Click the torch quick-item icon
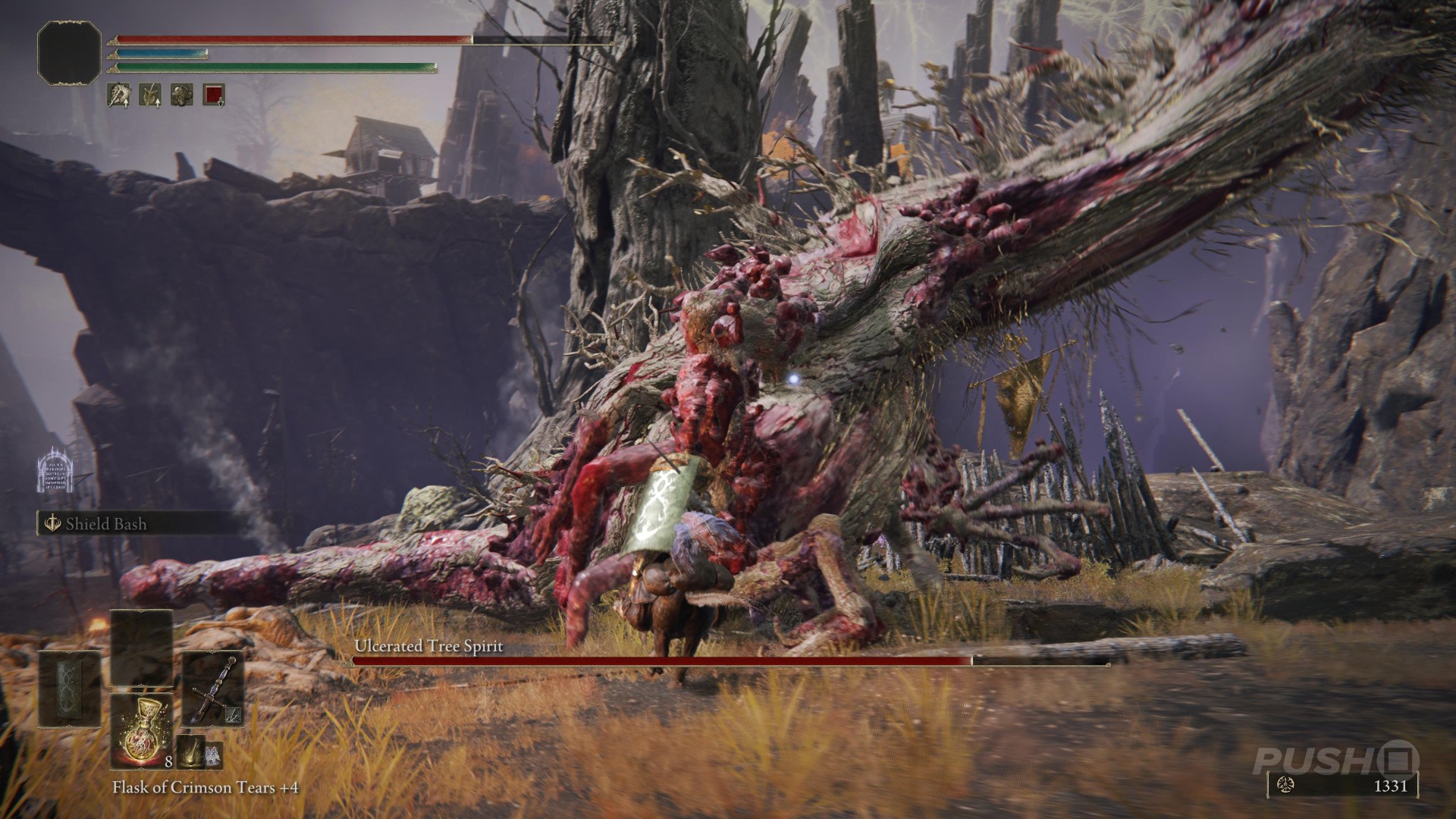Screen dimensions: 1456x819 [x=191, y=753]
